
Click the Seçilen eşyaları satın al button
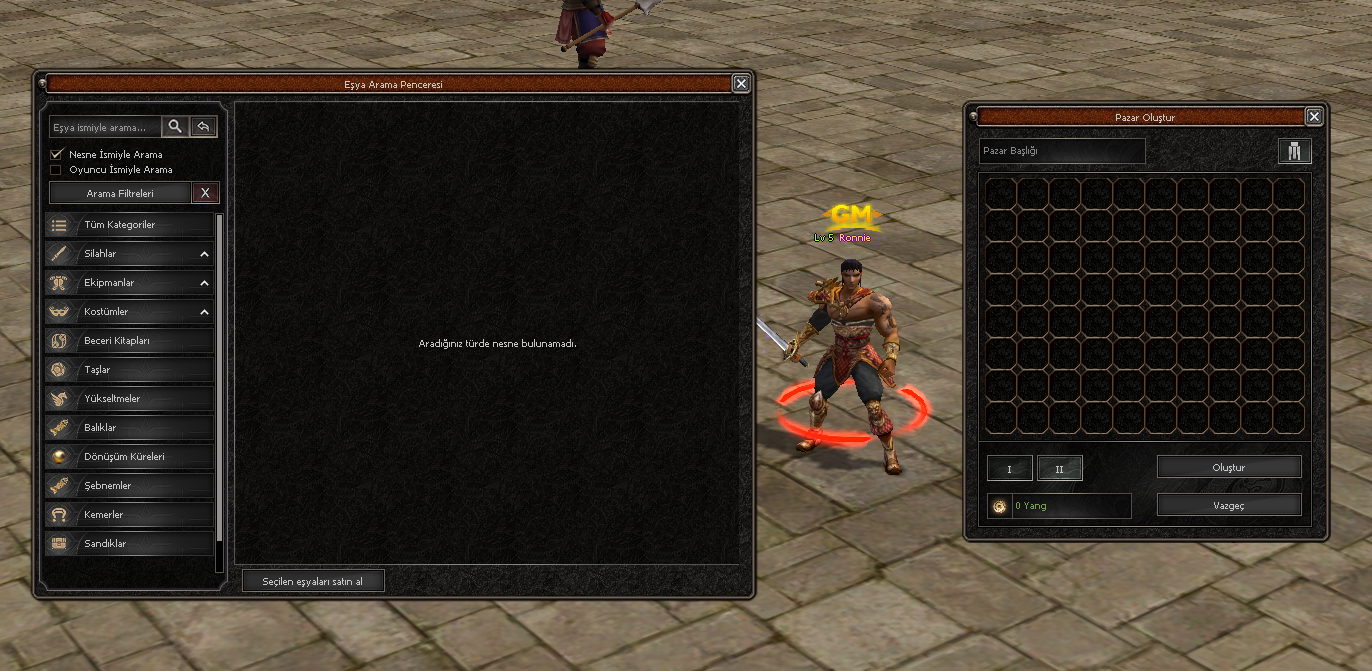click(x=313, y=581)
